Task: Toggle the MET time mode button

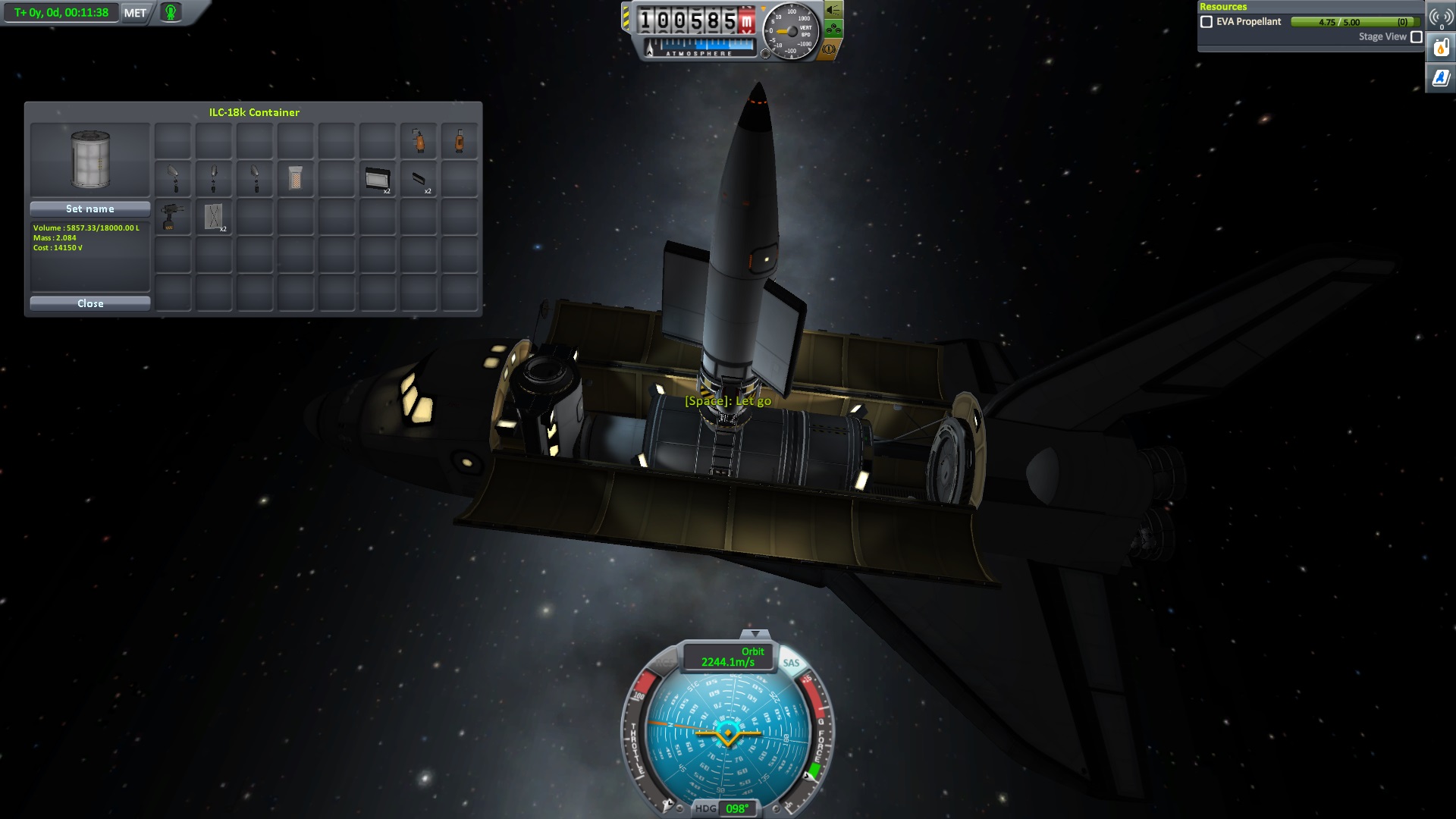Action: [x=135, y=13]
